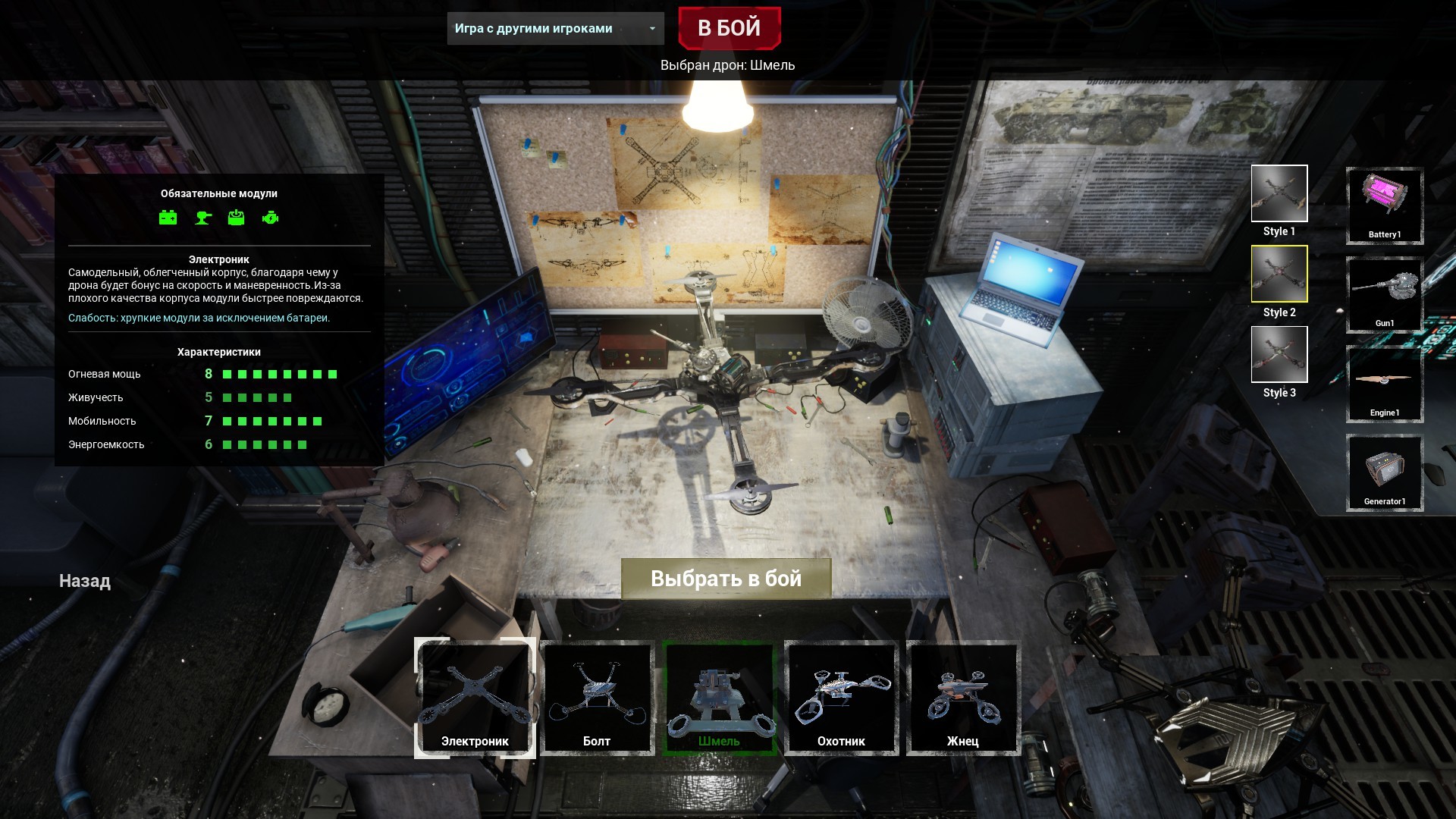The width and height of the screenshot is (1456, 819).
Task: Switch to Style 1 skin
Action: (1279, 194)
